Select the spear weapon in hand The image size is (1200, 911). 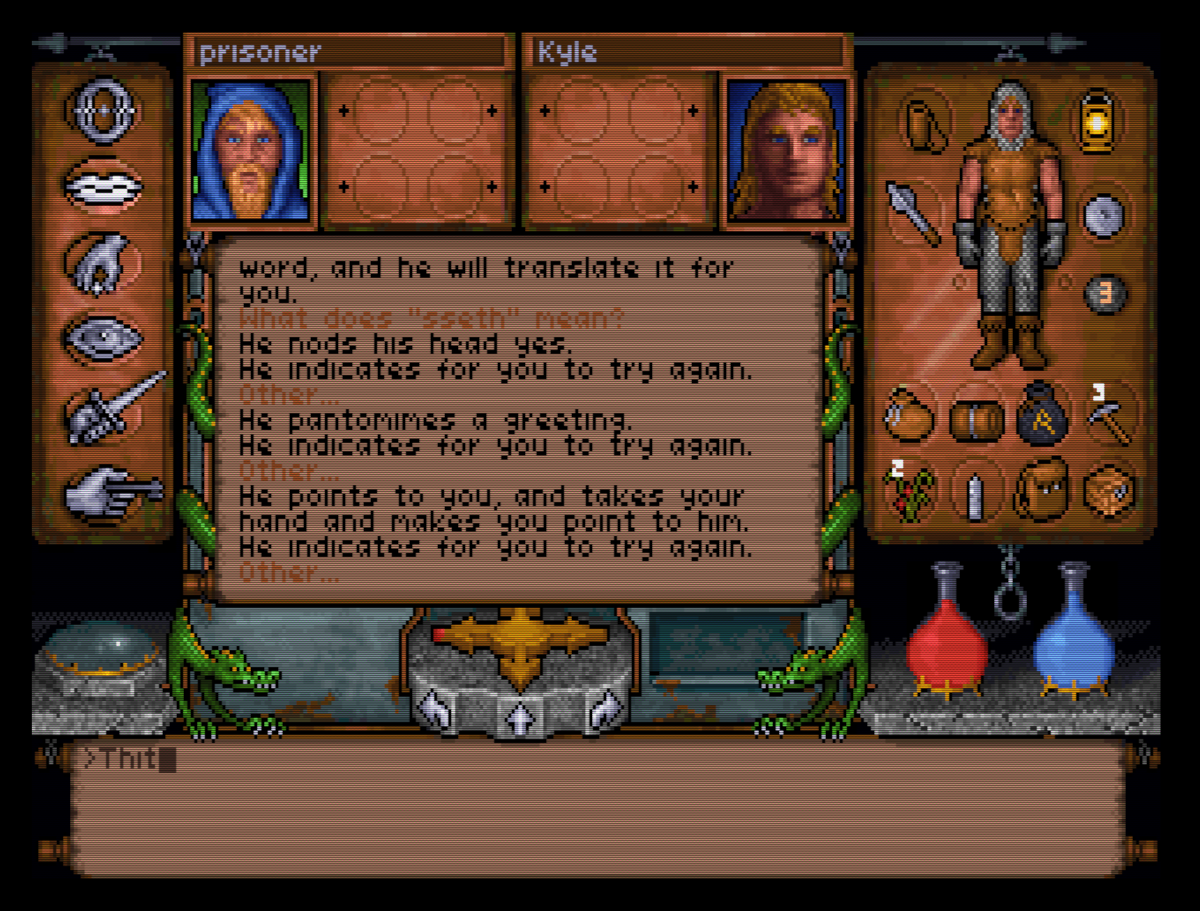(x=913, y=211)
